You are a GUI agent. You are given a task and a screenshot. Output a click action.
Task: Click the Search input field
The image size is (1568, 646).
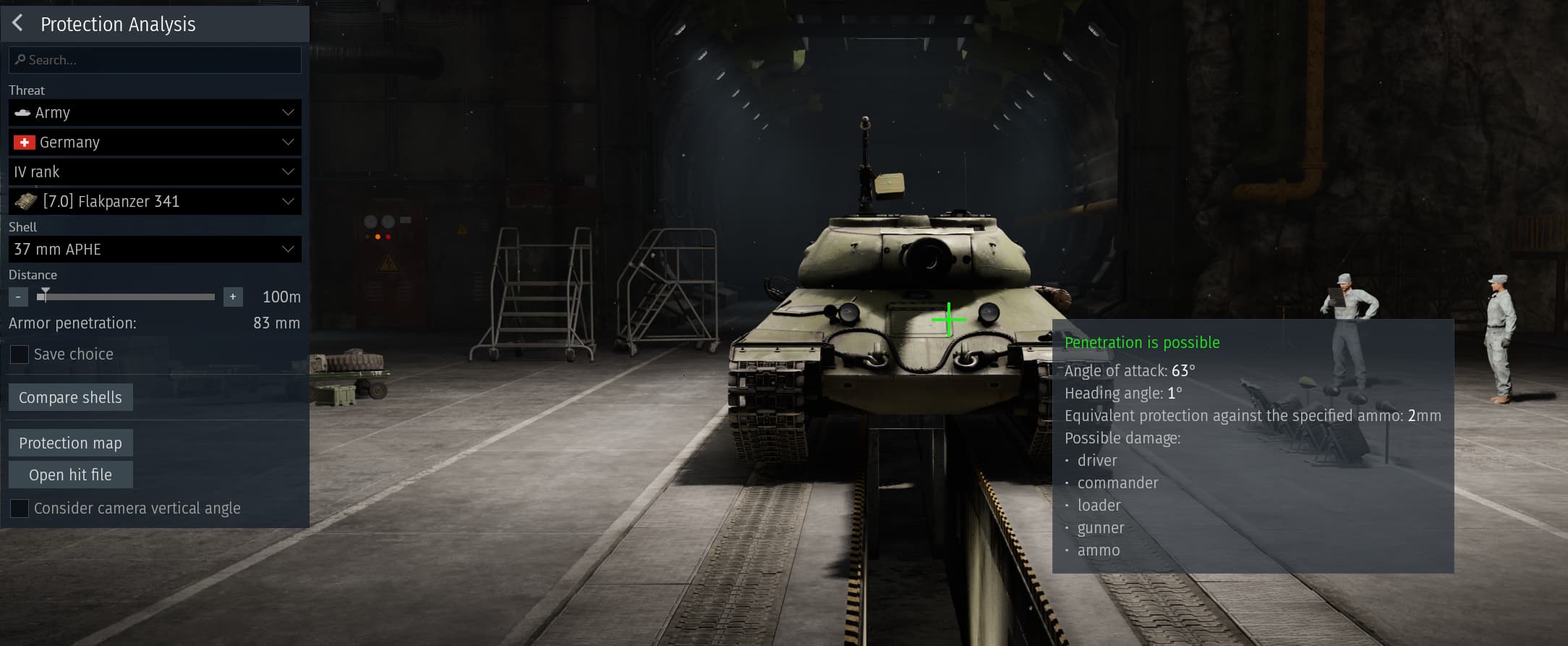(155, 60)
